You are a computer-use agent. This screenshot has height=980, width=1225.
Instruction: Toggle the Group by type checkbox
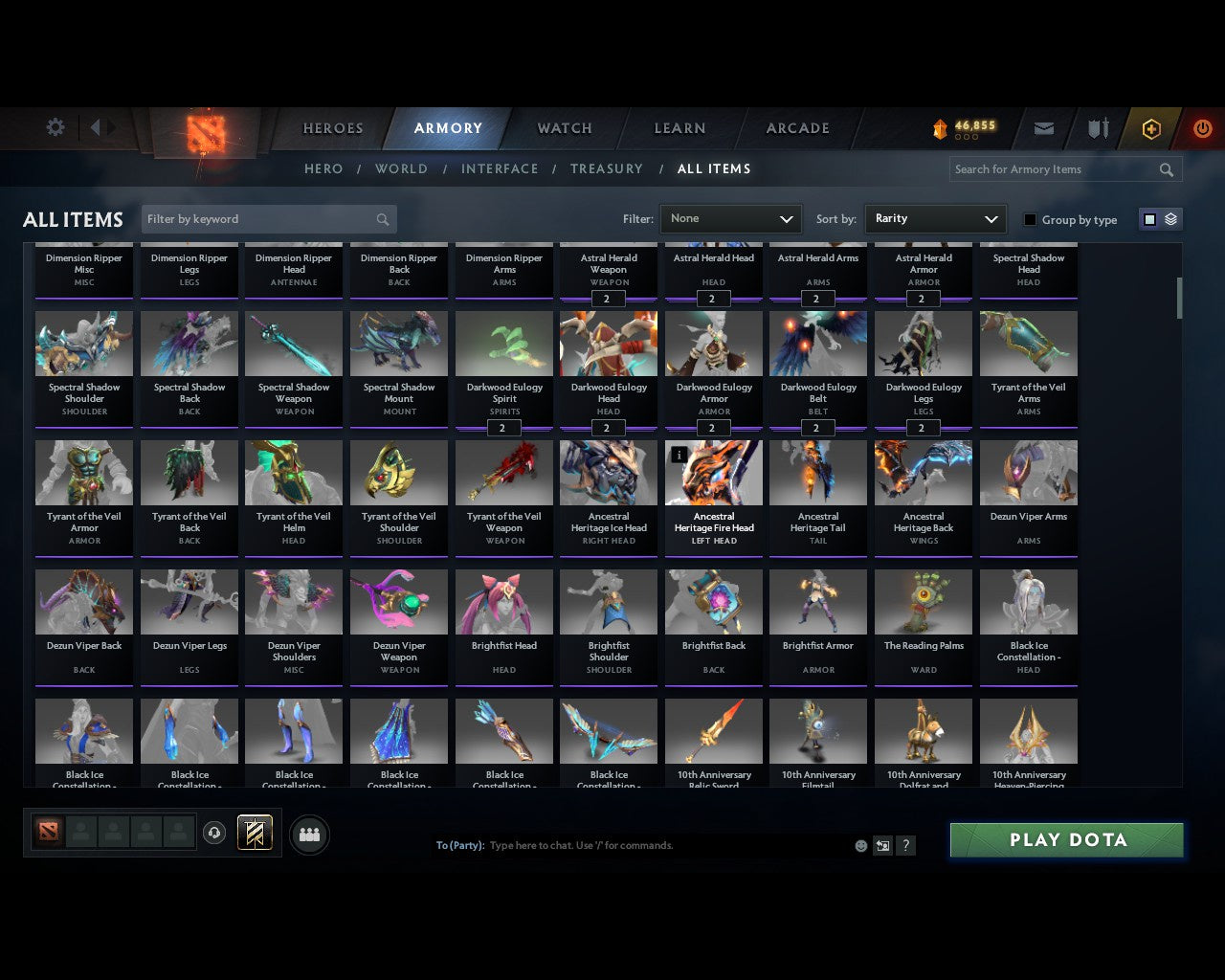coord(1030,219)
